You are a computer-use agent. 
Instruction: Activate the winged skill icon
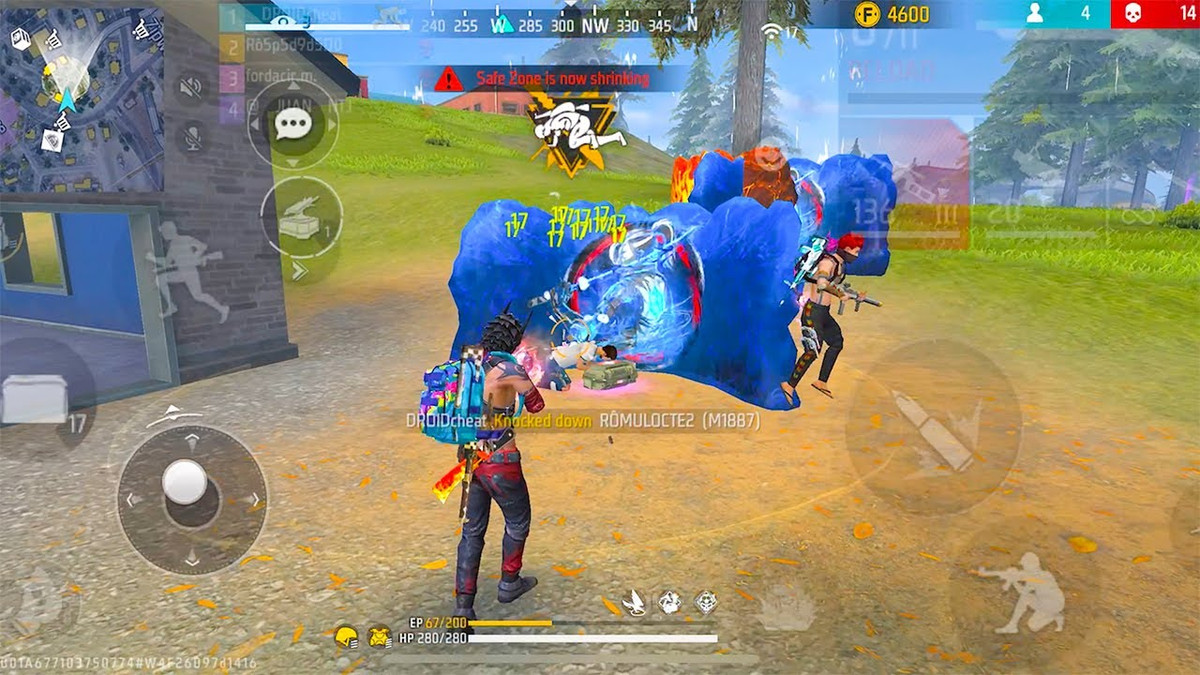pyautogui.click(x=634, y=602)
